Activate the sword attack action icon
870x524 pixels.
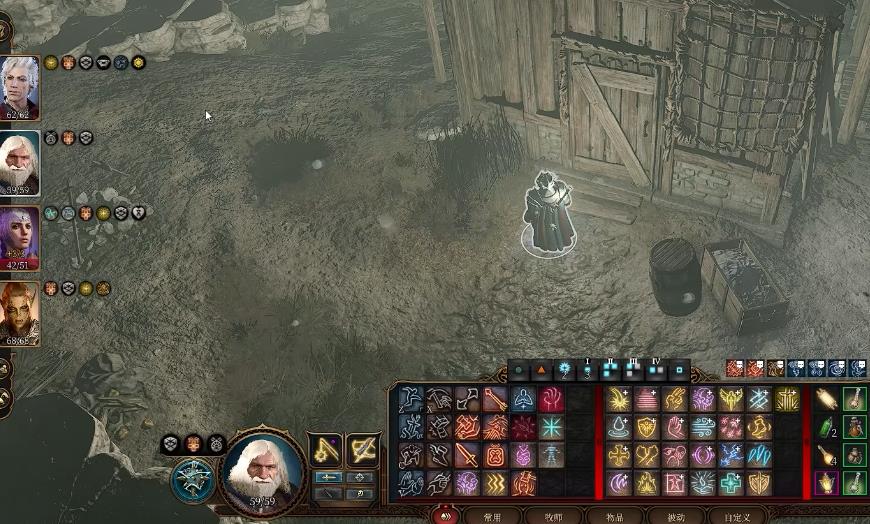(468, 455)
